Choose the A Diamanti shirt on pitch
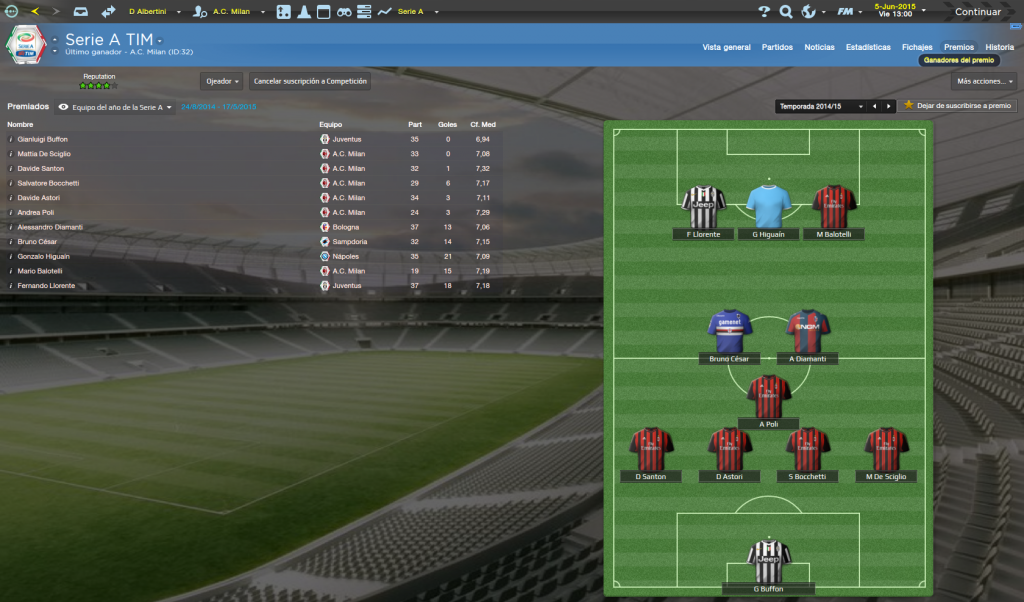 (x=807, y=334)
